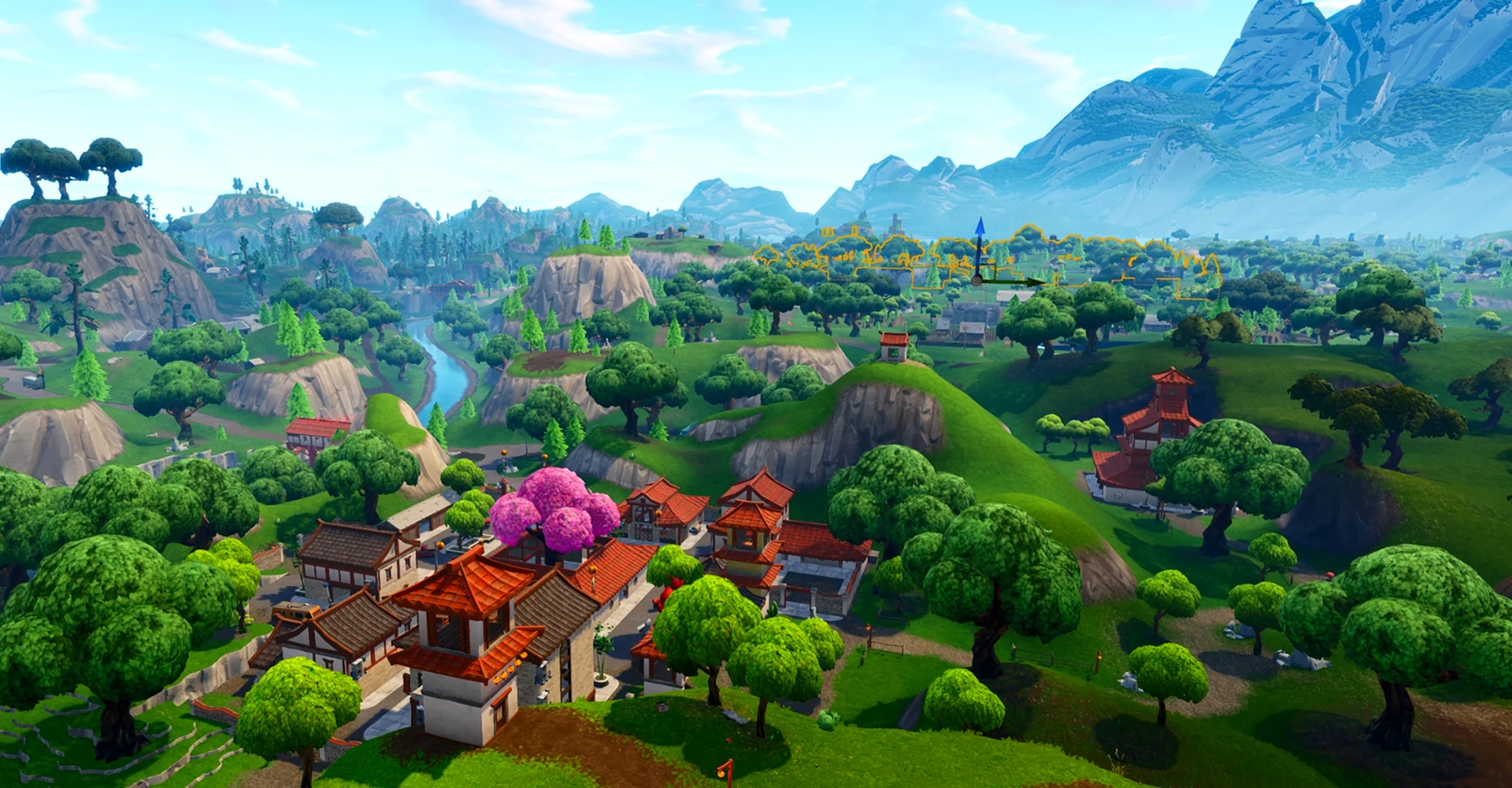Click the gizmo's center origin sphere
The height and width of the screenshot is (788, 1512).
pyautogui.click(x=978, y=279)
